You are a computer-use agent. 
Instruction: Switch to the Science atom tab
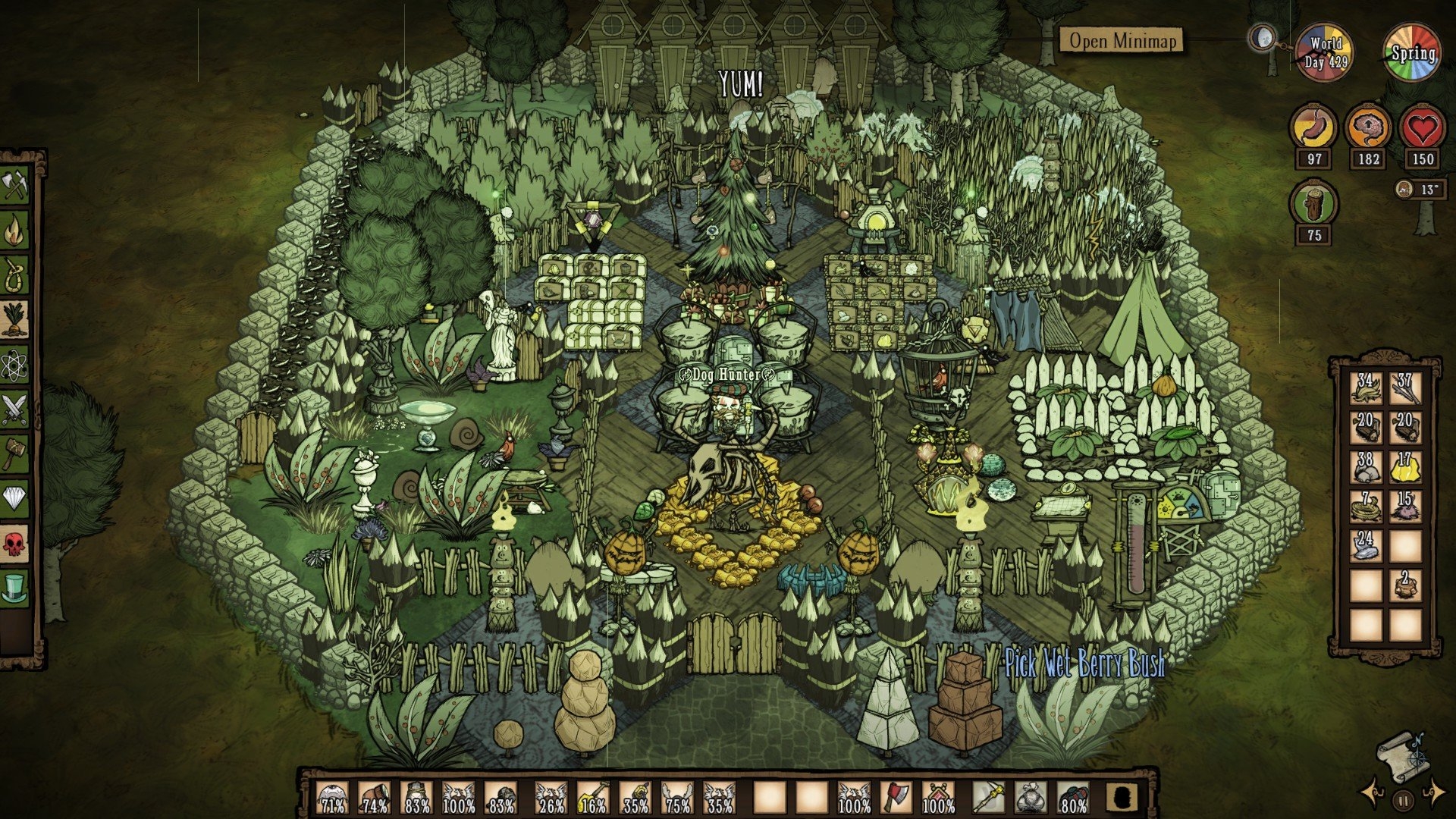[x=15, y=365]
